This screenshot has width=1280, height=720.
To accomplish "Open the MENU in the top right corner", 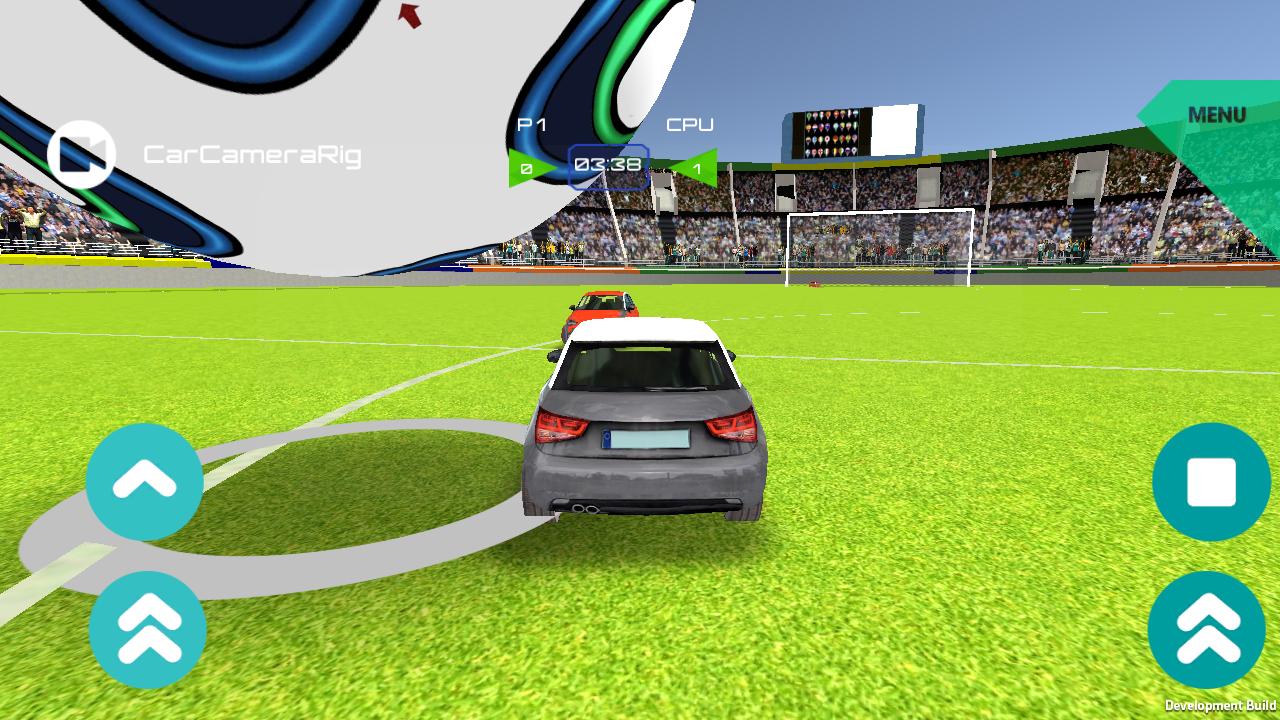I will click(1216, 114).
